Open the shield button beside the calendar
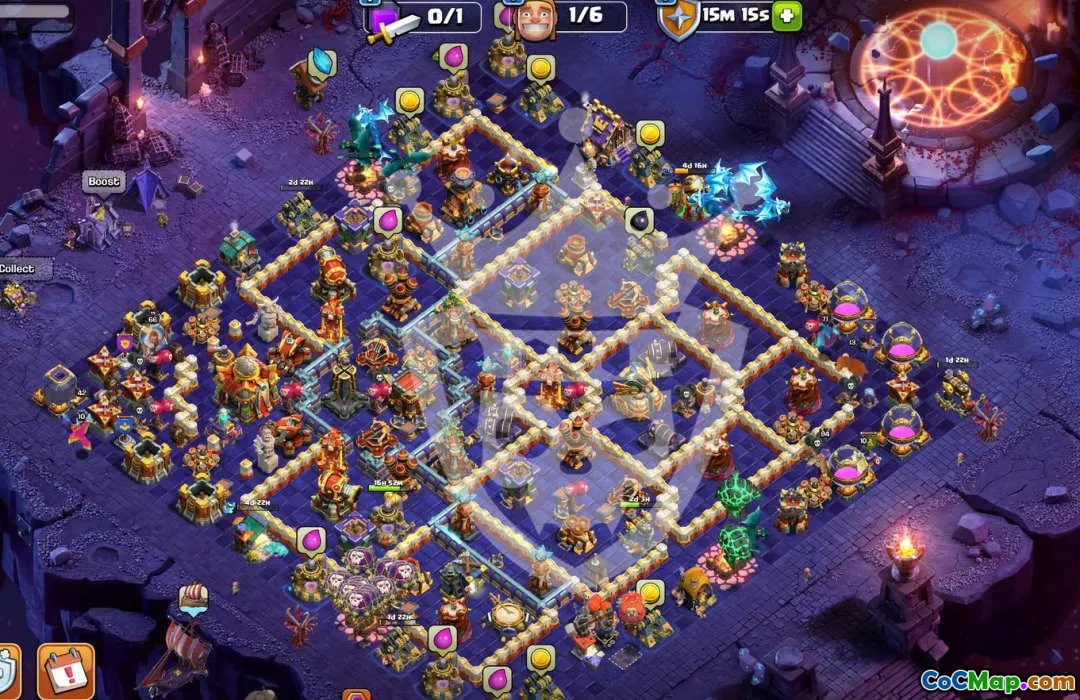This screenshot has height=700, width=1080. 8,670
